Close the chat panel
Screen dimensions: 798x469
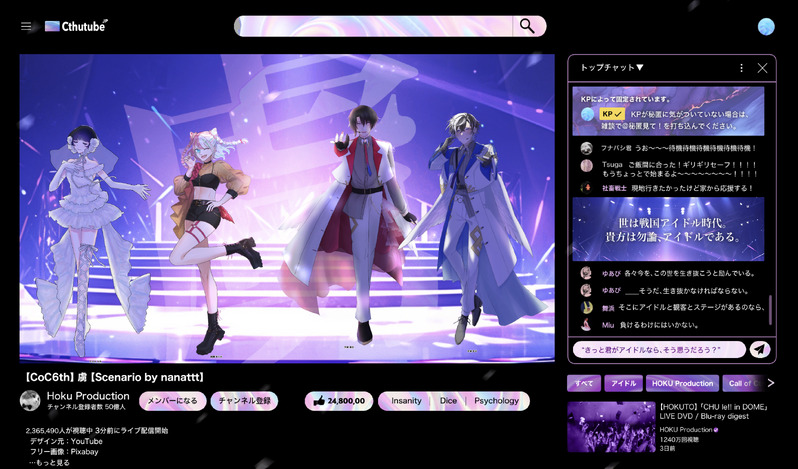pos(762,68)
